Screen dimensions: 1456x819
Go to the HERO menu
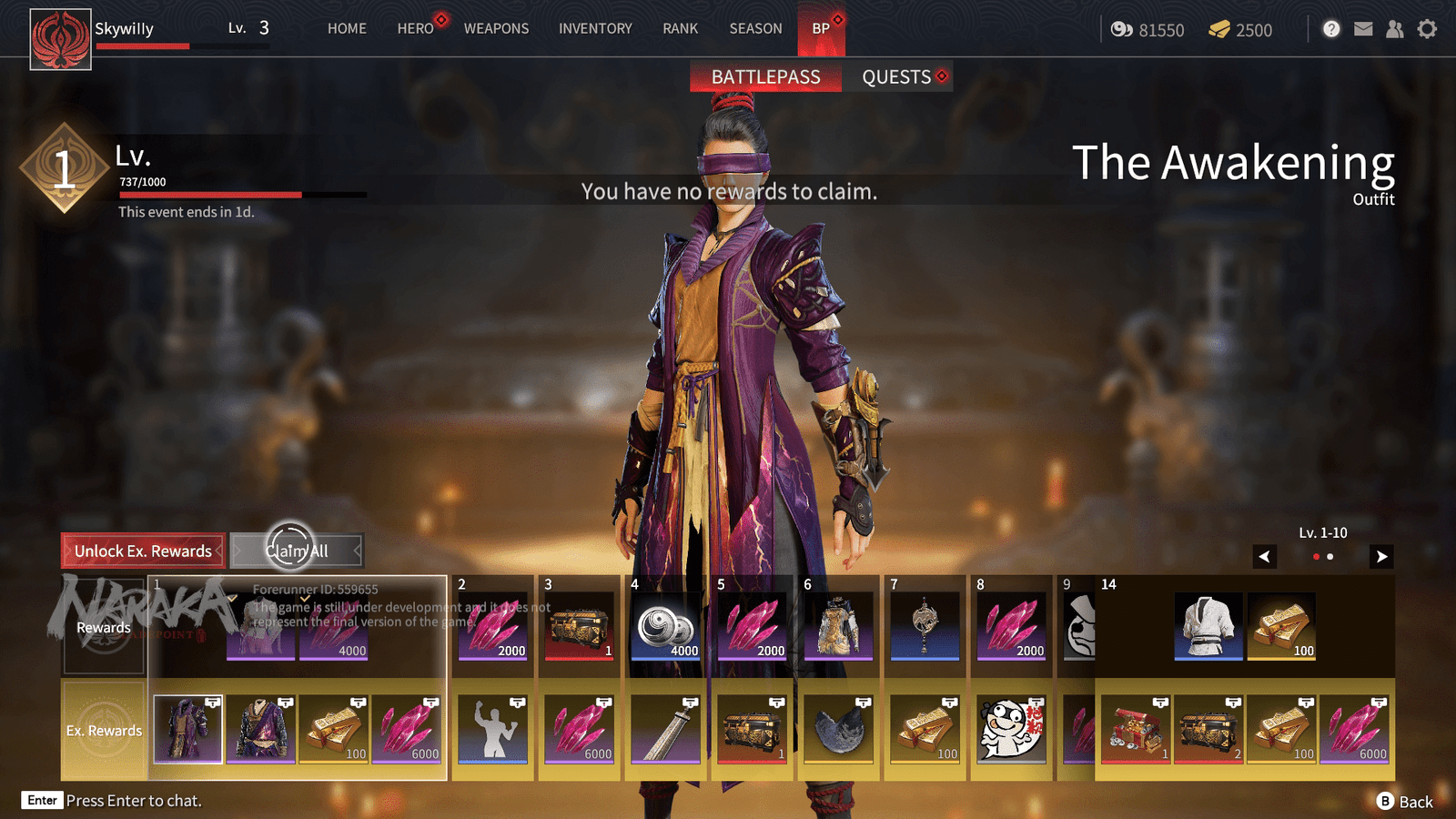point(415,28)
